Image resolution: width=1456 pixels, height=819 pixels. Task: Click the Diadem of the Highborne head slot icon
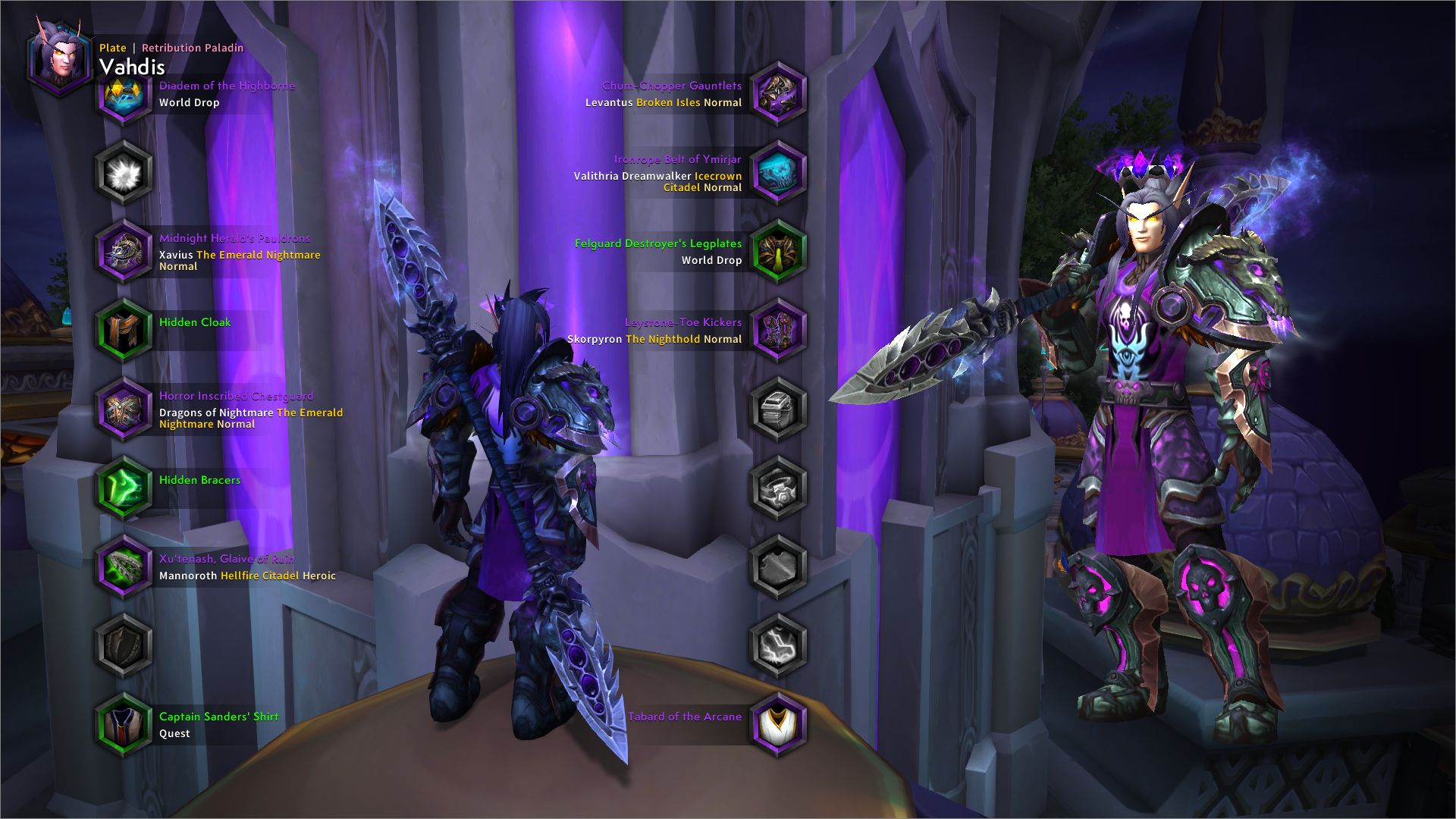tap(124, 97)
